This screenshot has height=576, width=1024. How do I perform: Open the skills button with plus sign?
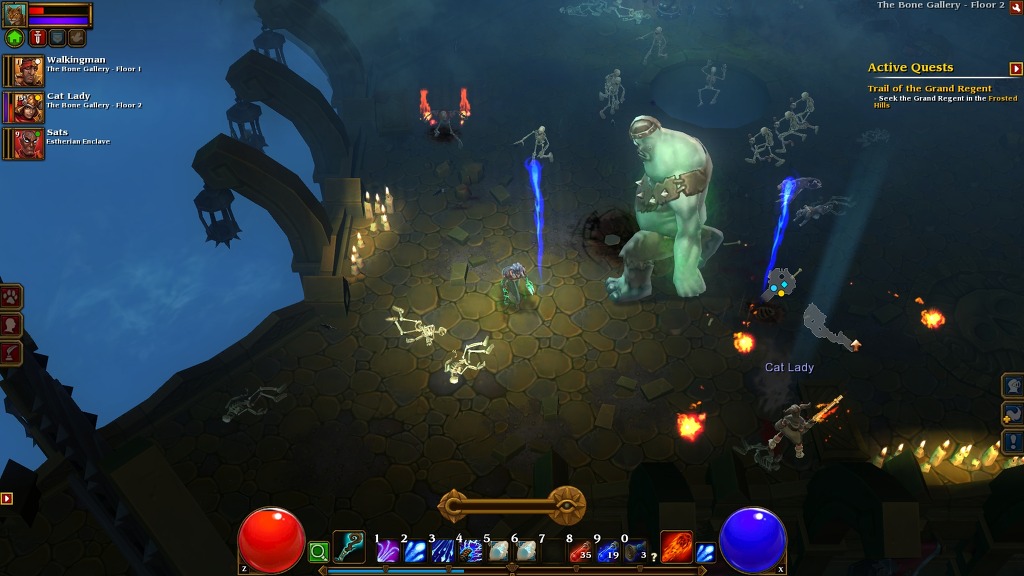[x=1012, y=413]
